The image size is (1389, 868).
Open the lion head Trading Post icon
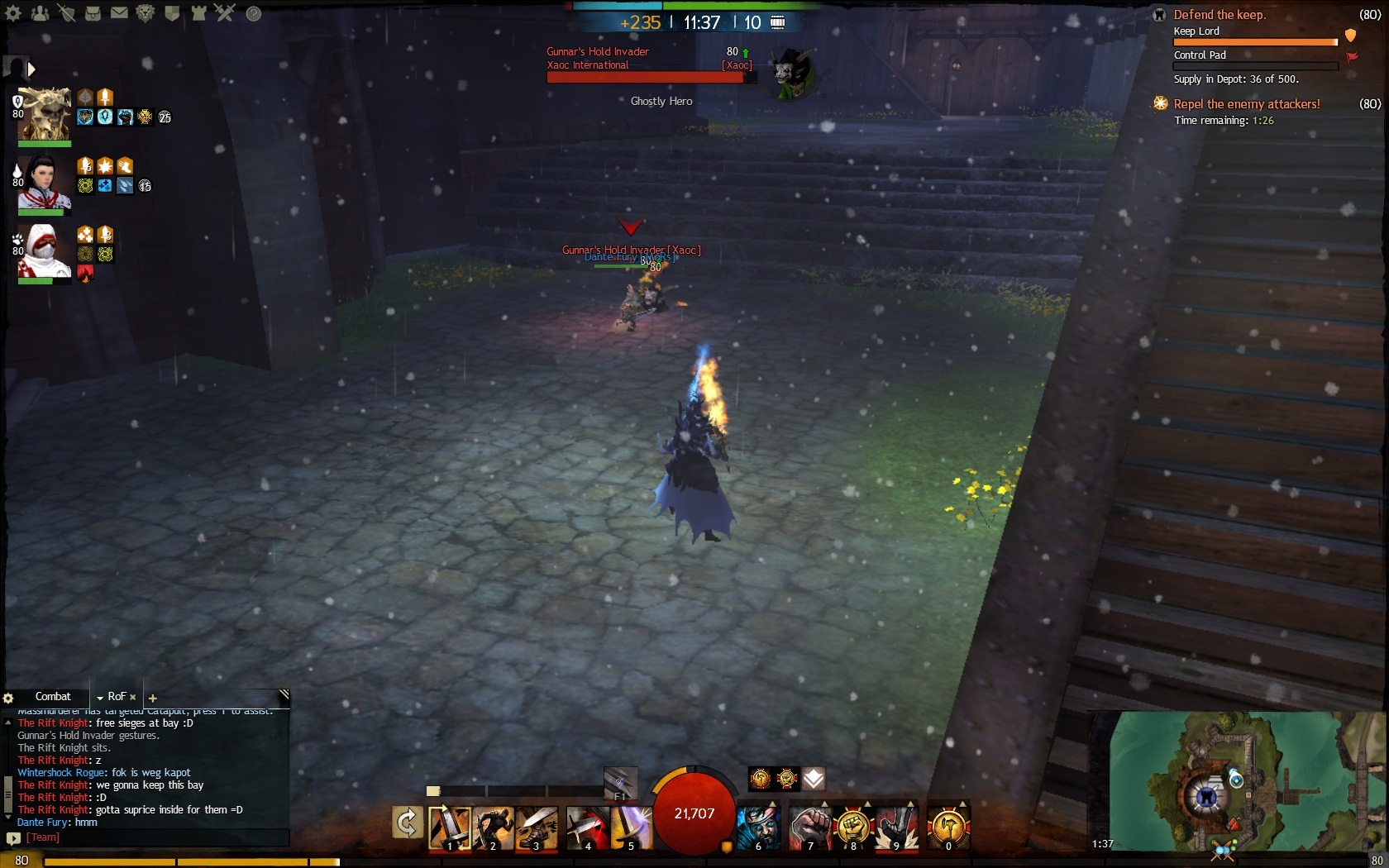(146, 13)
